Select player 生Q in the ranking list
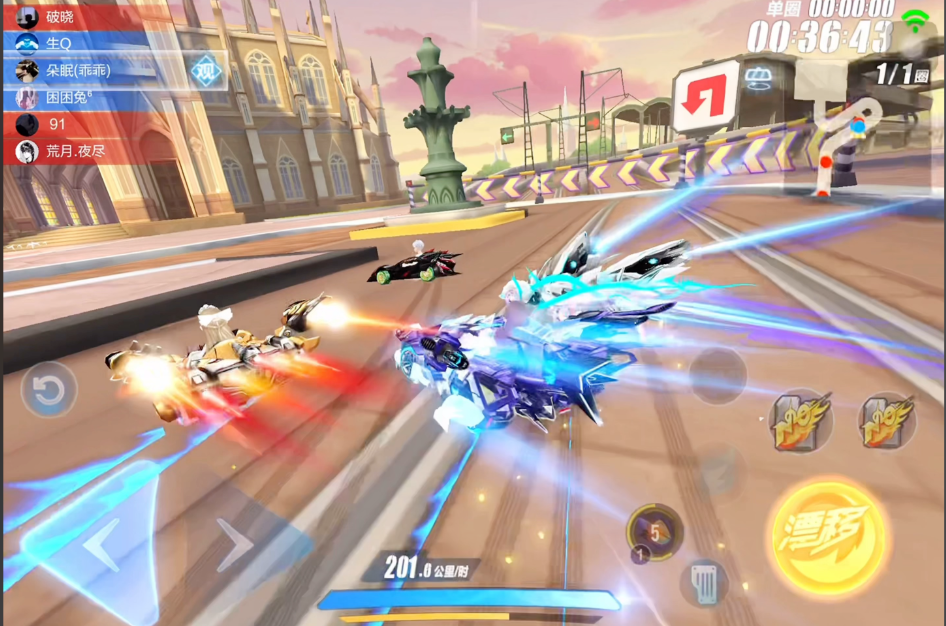 (75, 43)
